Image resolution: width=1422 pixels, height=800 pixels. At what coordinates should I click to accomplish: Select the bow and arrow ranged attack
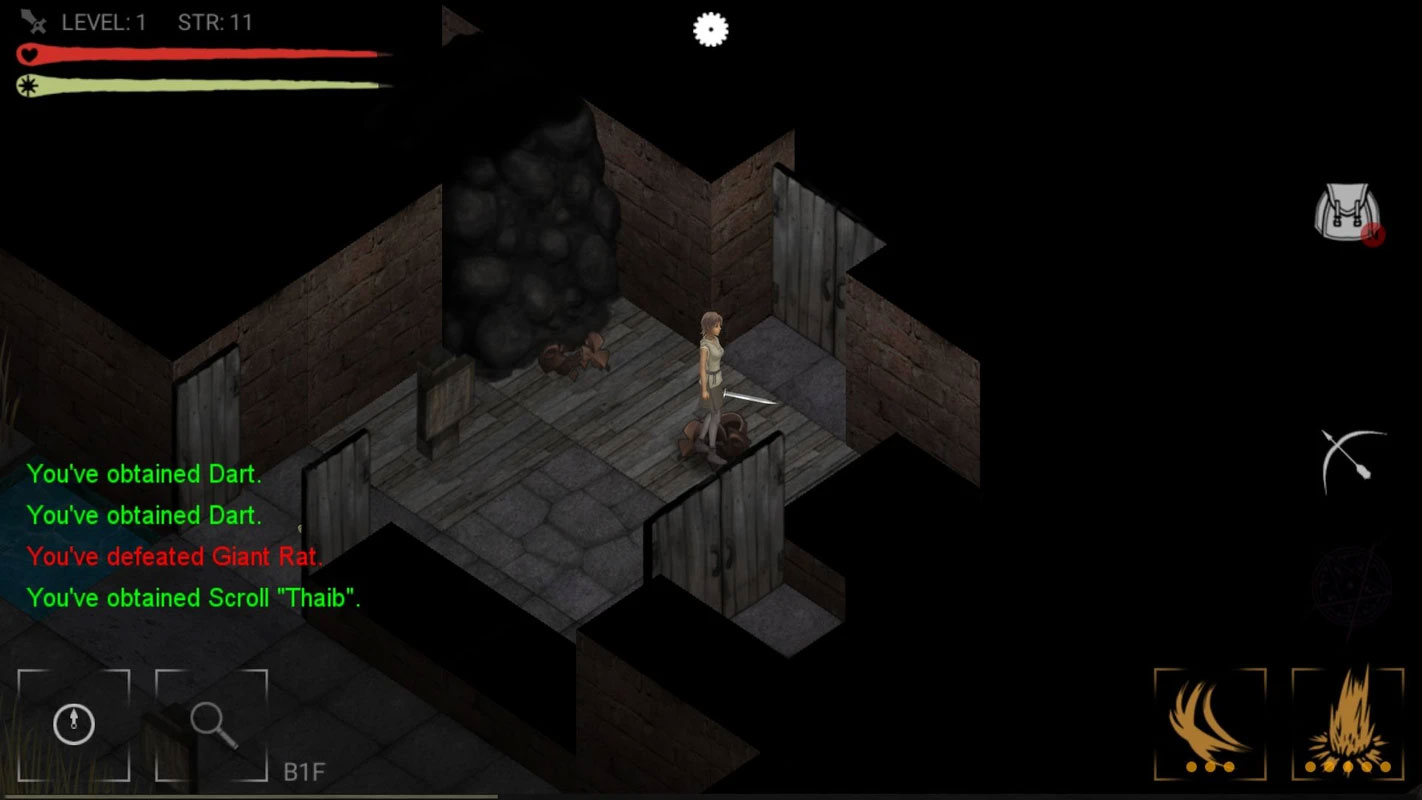click(1353, 461)
